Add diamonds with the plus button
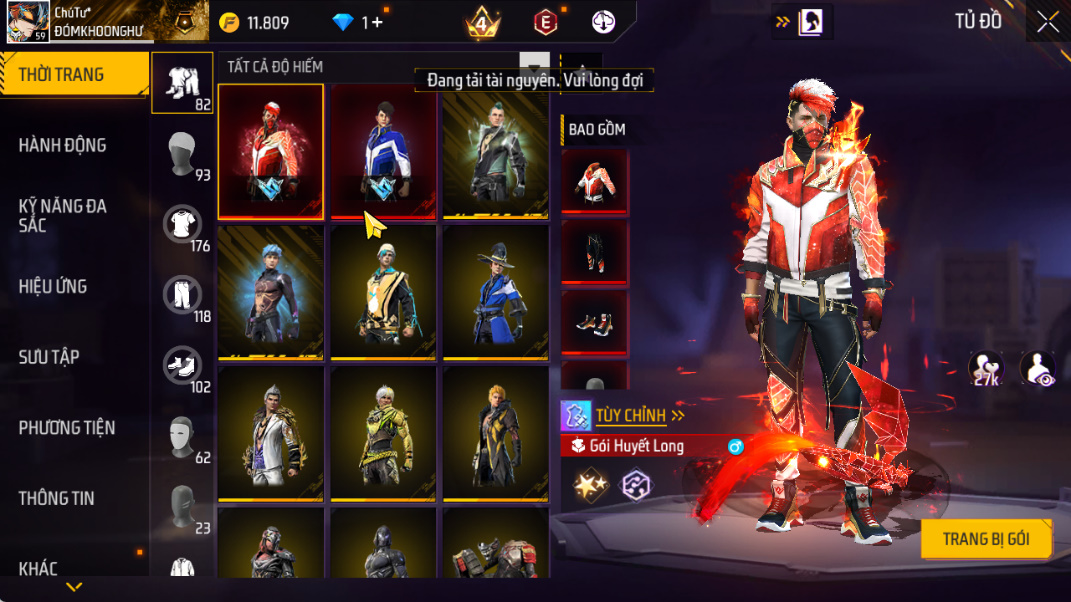This screenshot has width=1071, height=602. (x=377, y=22)
